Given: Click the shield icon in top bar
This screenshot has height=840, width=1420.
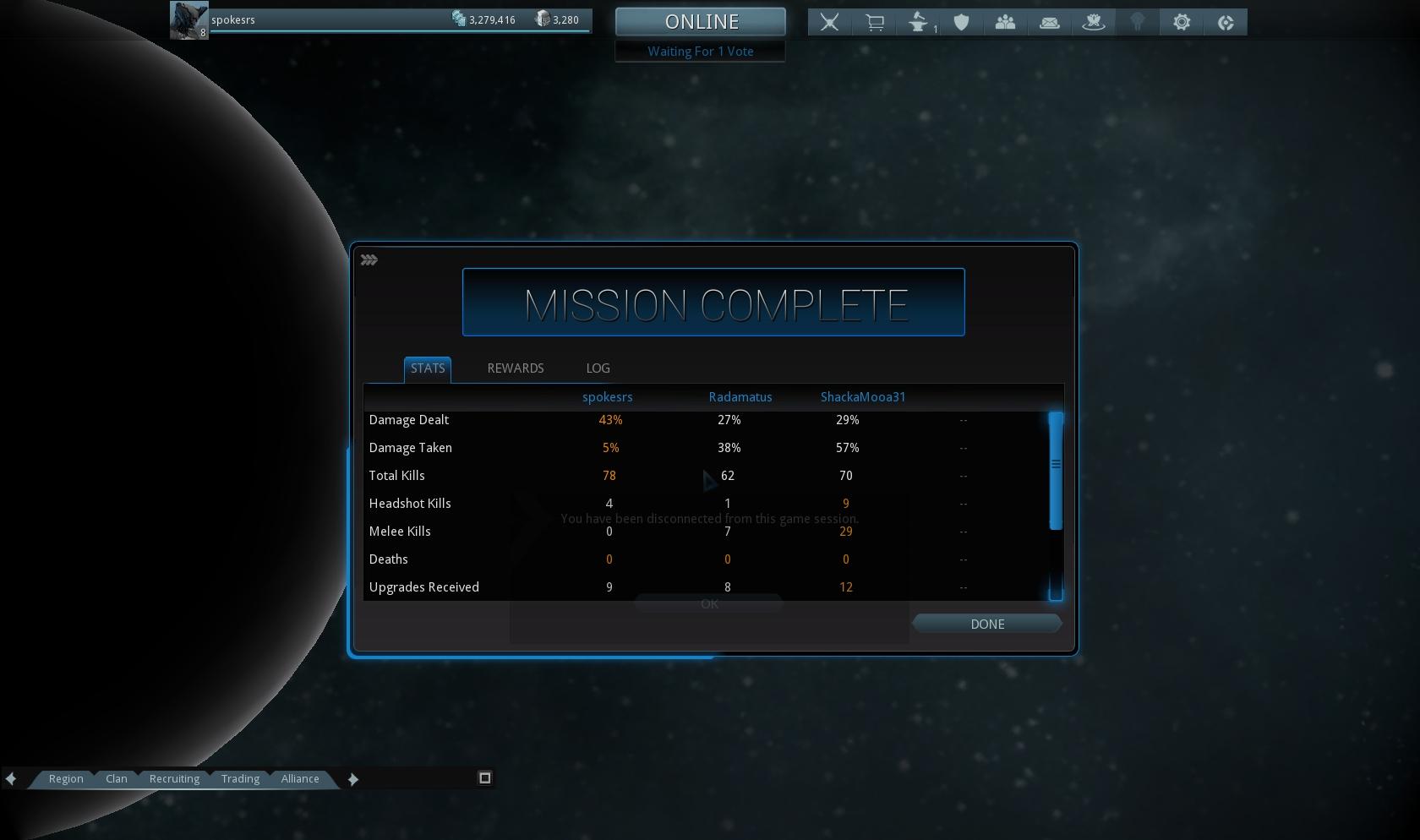Looking at the screenshot, I should point(961,23).
